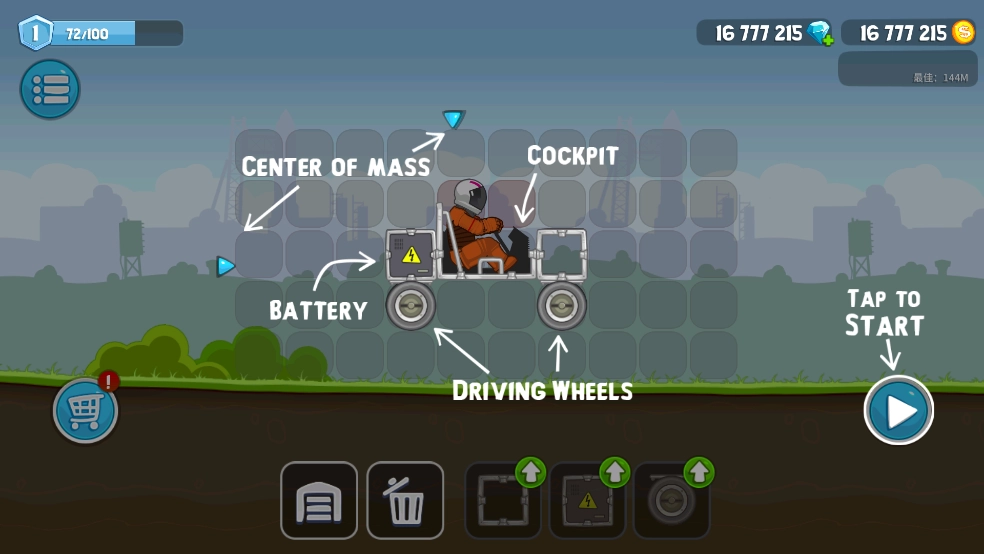Screen dimensions: 984x554
Task: Click the trash can delete button
Action: click(x=405, y=500)
